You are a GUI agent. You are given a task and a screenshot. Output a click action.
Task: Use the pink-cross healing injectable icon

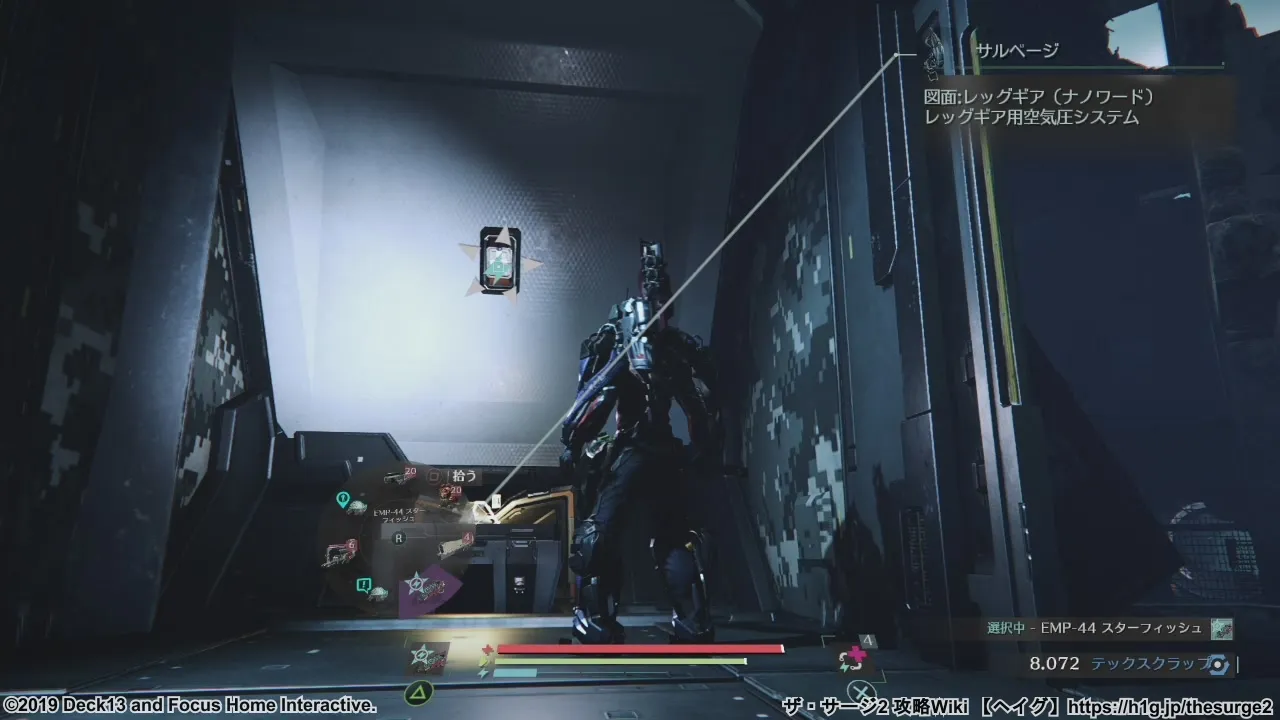(x=854, y=658)
